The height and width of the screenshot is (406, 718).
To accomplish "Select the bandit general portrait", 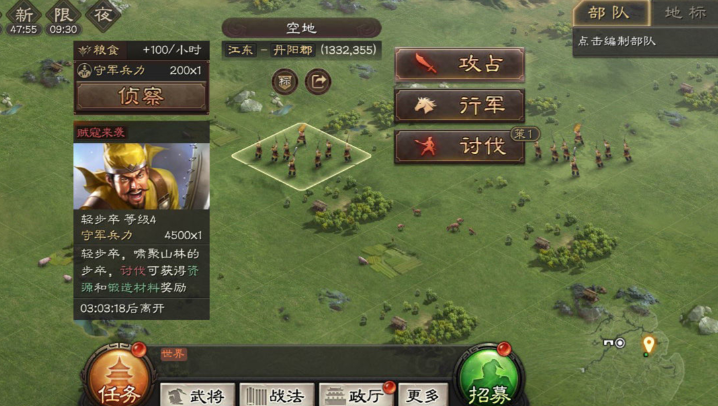I will [141, 176].
